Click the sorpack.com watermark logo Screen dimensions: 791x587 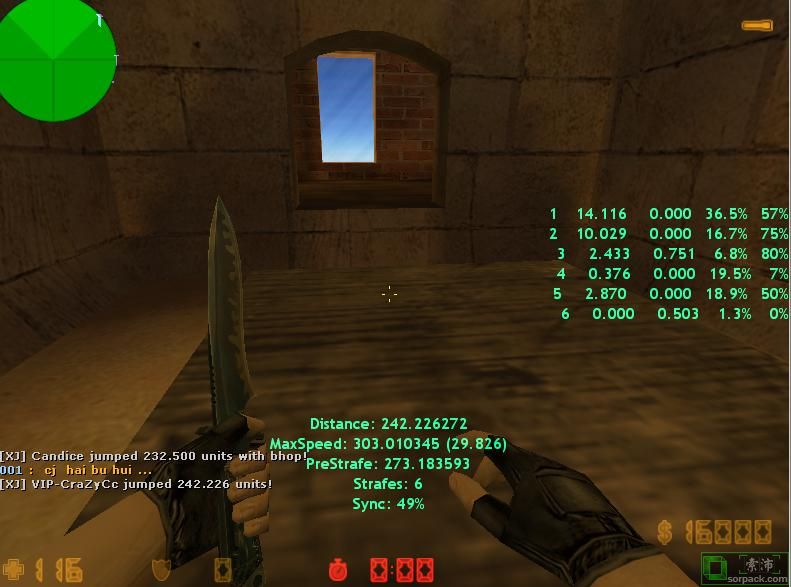coord(744,569)
